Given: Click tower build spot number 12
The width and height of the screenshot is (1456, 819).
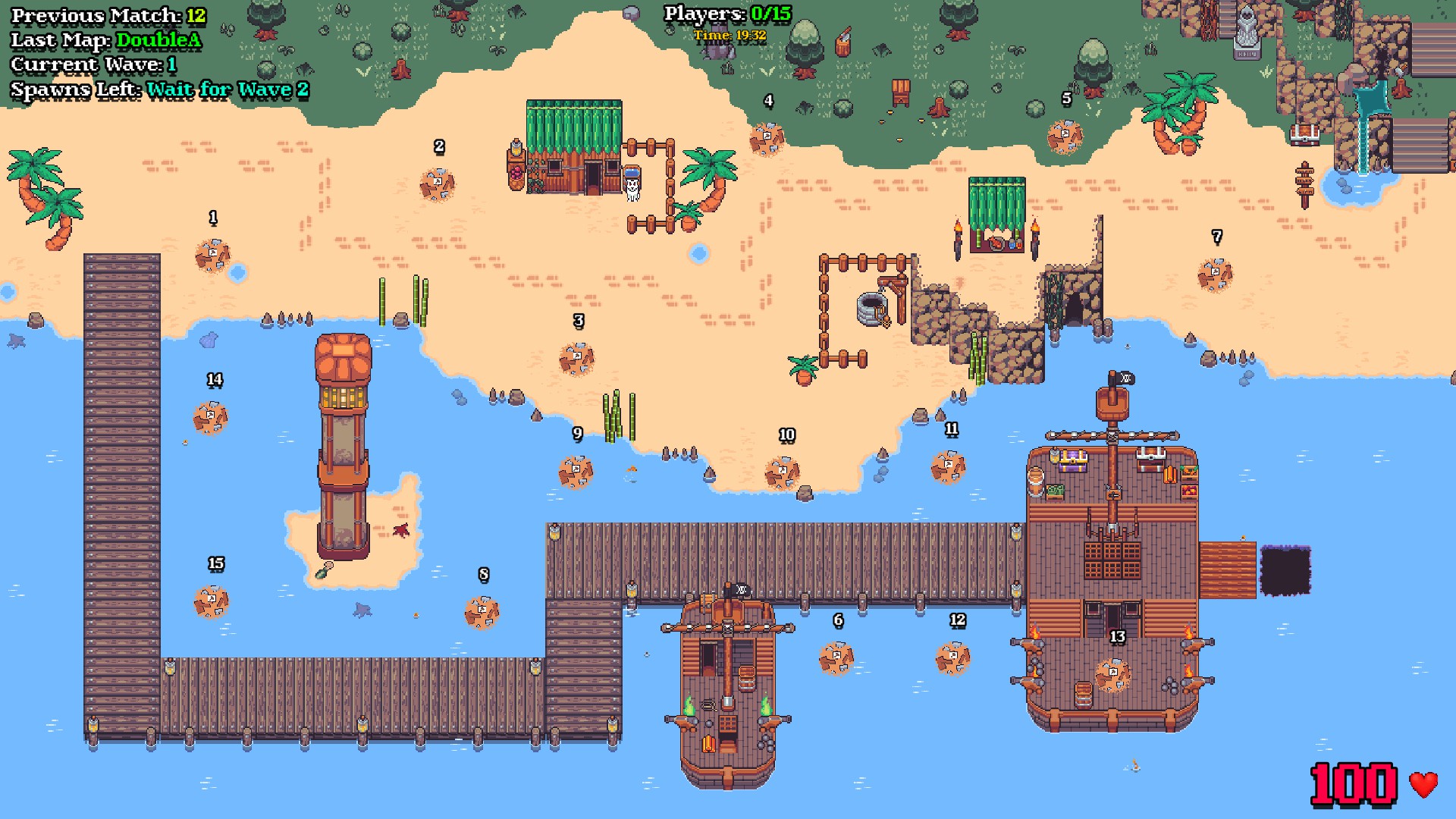Looking at the screenshot, I should 952,657.
